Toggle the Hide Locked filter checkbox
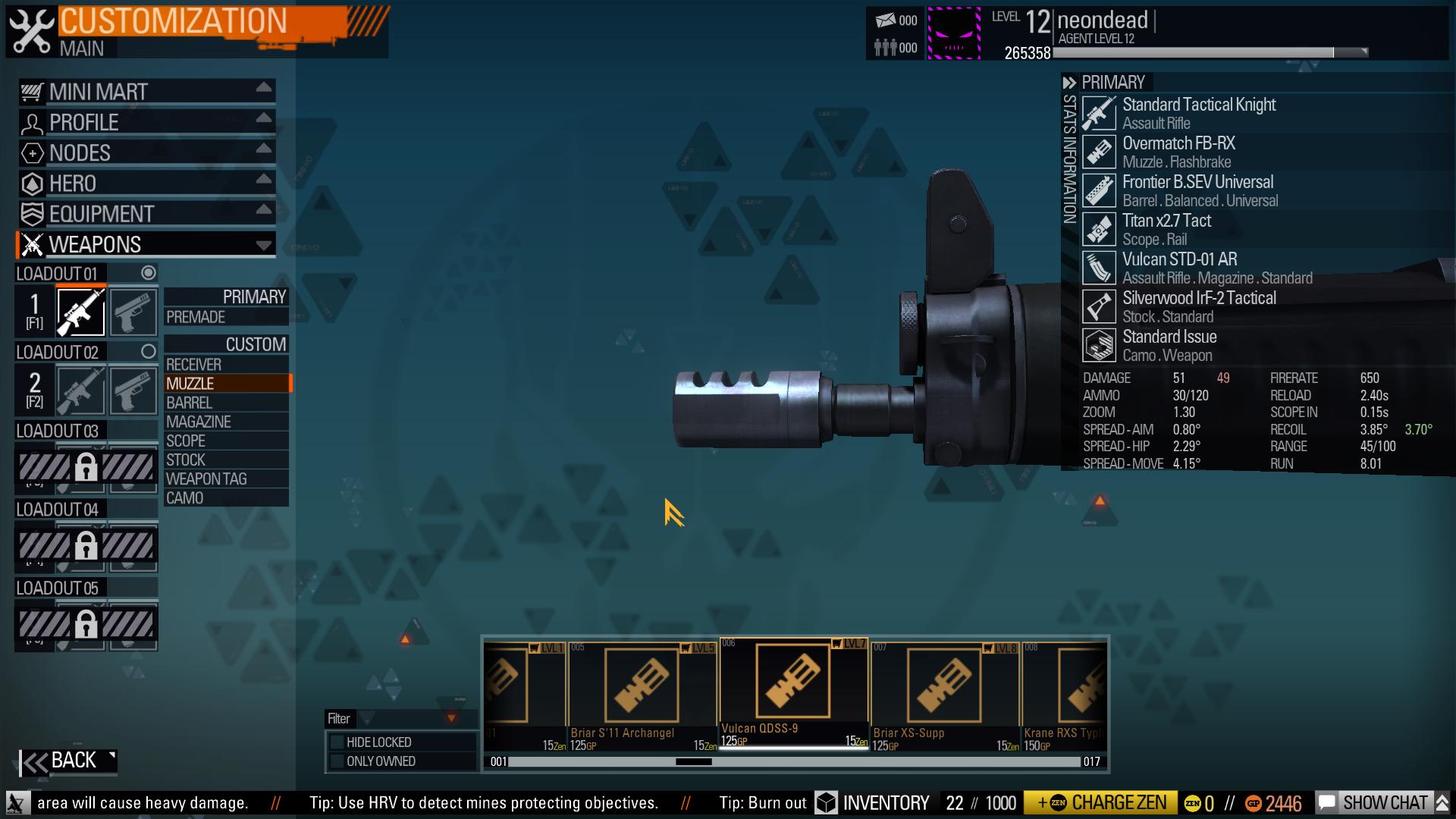This screenshot has width=1456, height=819. 337,742
